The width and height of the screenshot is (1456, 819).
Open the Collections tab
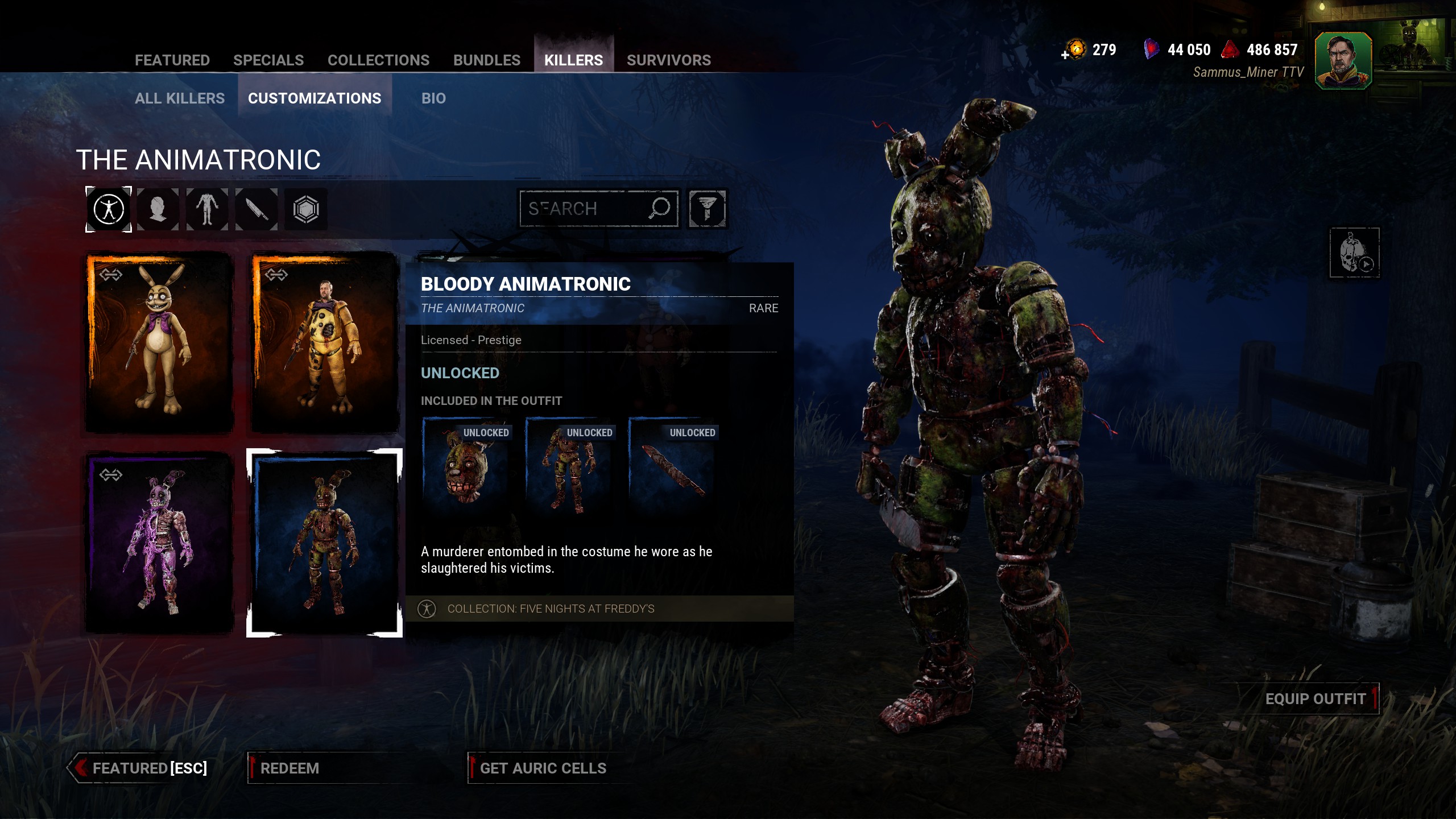coord(378,60)
